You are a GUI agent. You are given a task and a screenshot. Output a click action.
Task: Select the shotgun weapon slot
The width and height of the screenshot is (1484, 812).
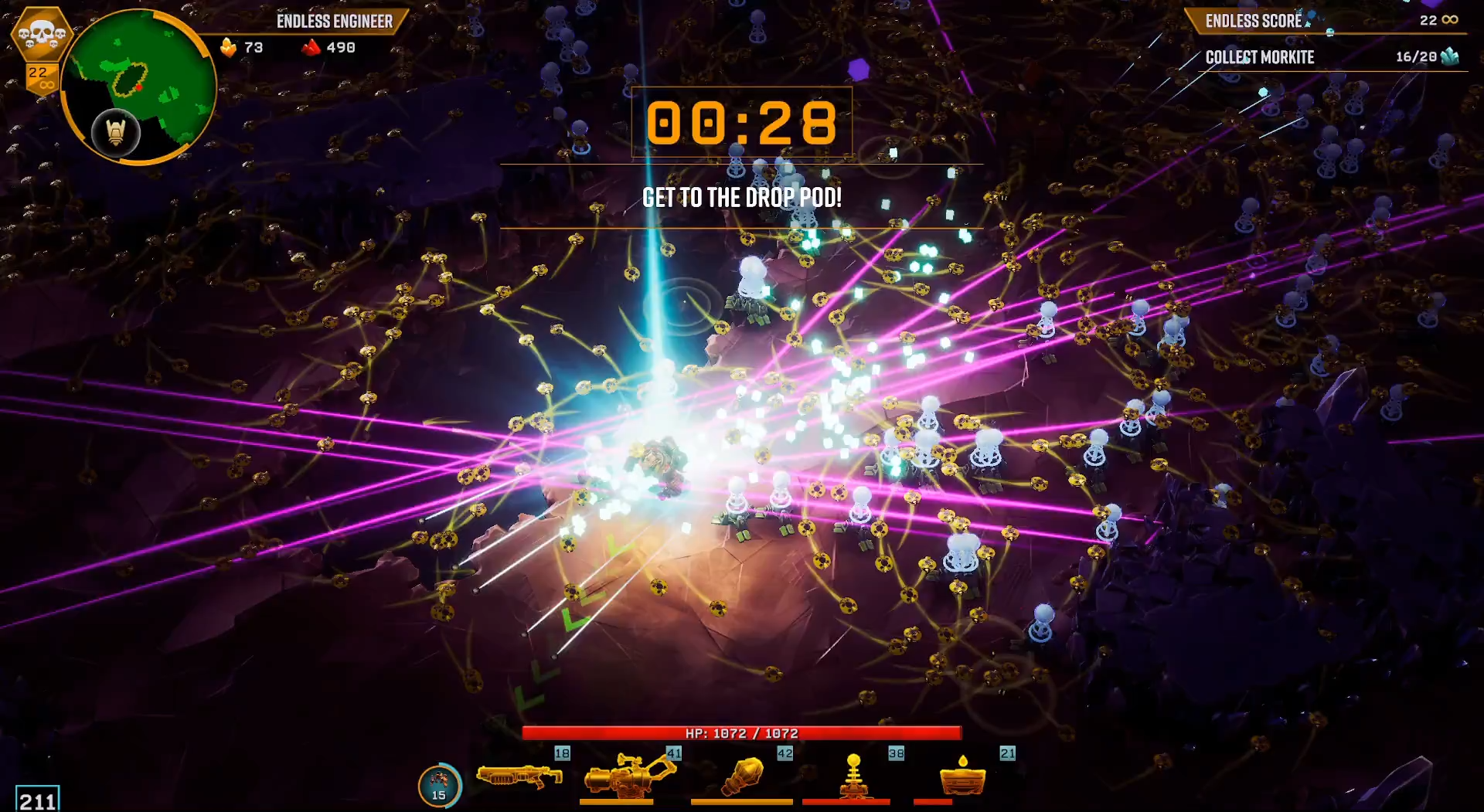pos(519,776)
